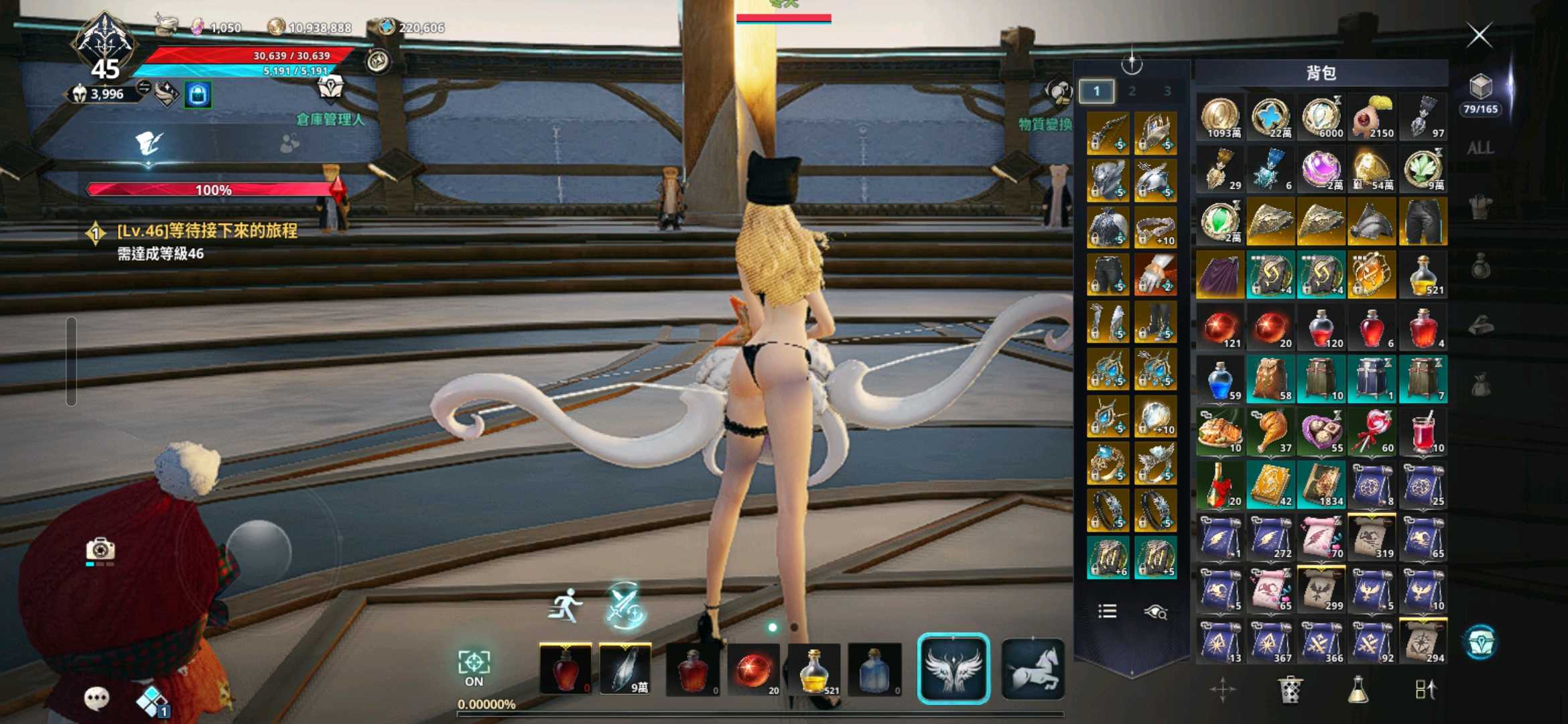This screenshot has height=724, width=1568.
Task: Choose the purple cloak item
Action: click(x=1220, y=275)
